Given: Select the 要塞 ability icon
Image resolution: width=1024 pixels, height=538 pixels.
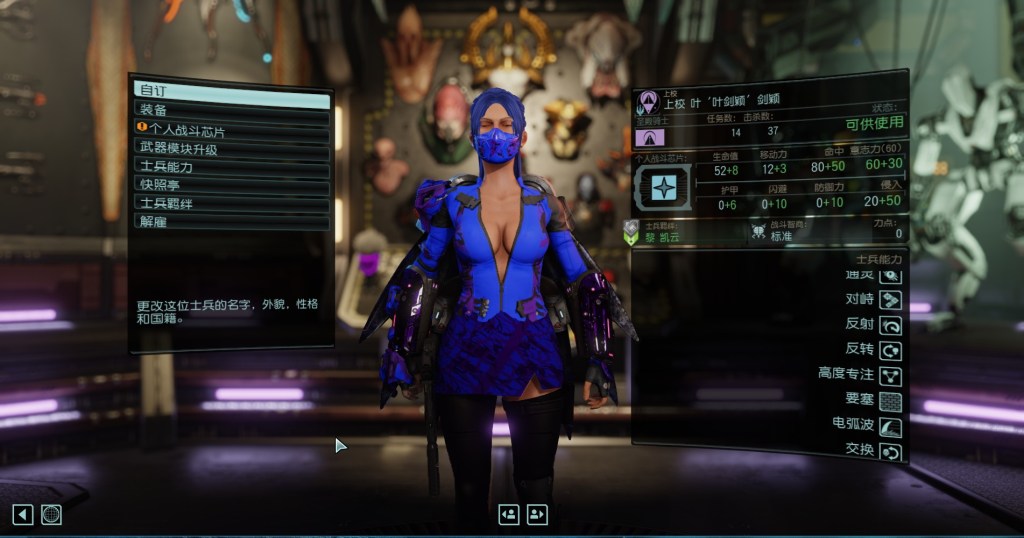Looking at the screenshot, I should [x=890, y=401].
